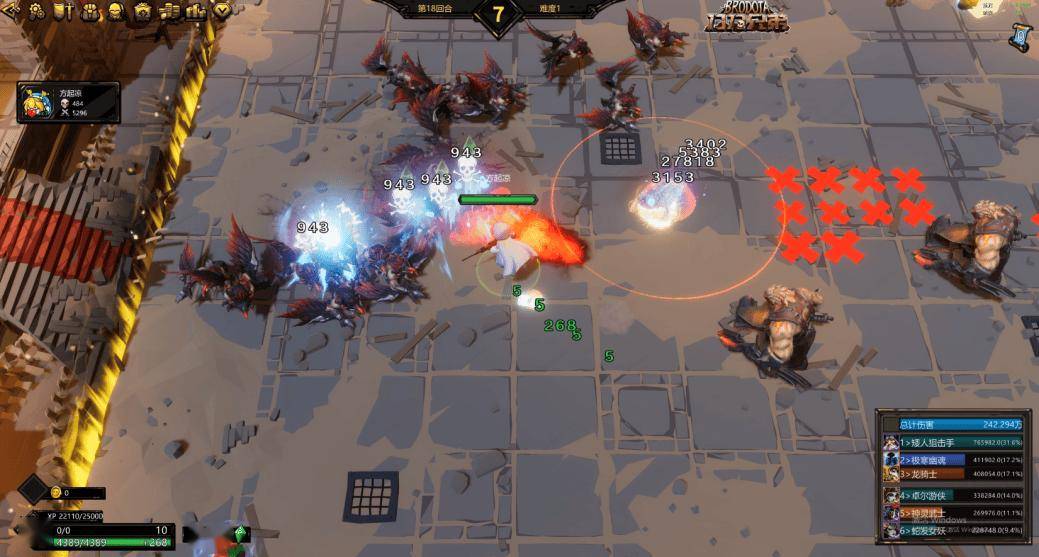Select the 方超凉 player portrait

(34, 102)
